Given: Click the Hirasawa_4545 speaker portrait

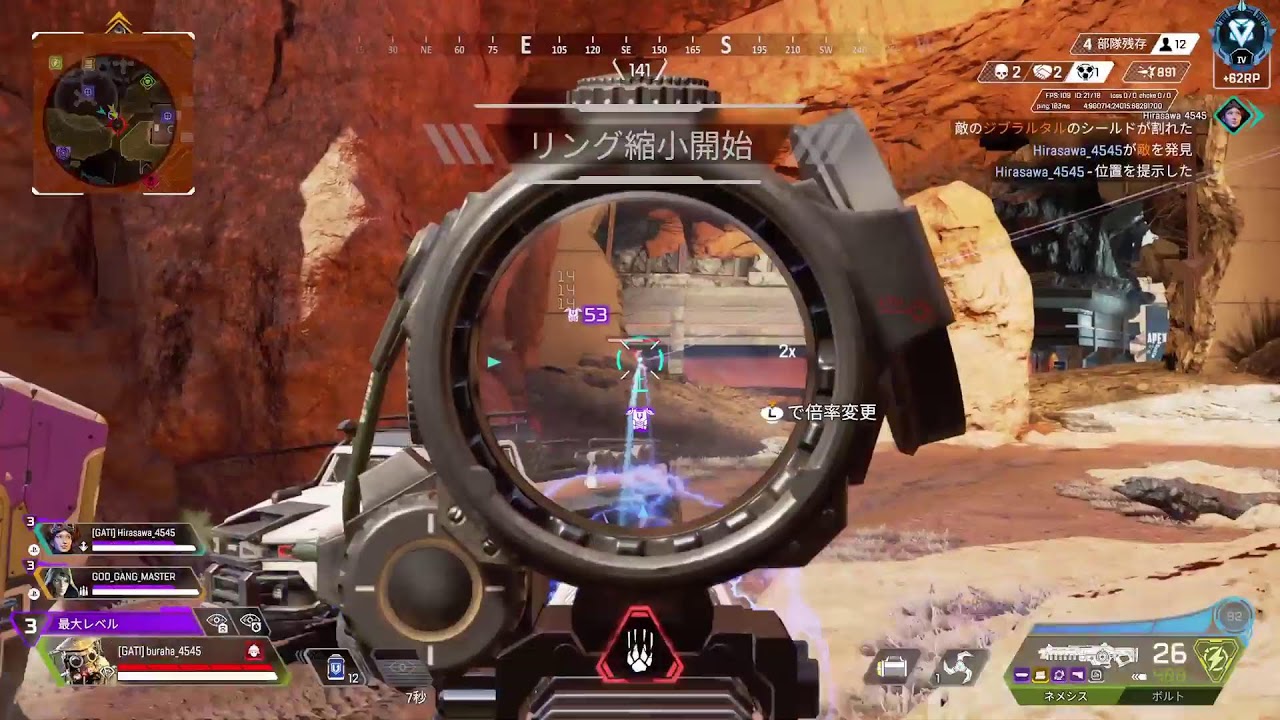Looking at the screenshot, I should pos(1234,114).
